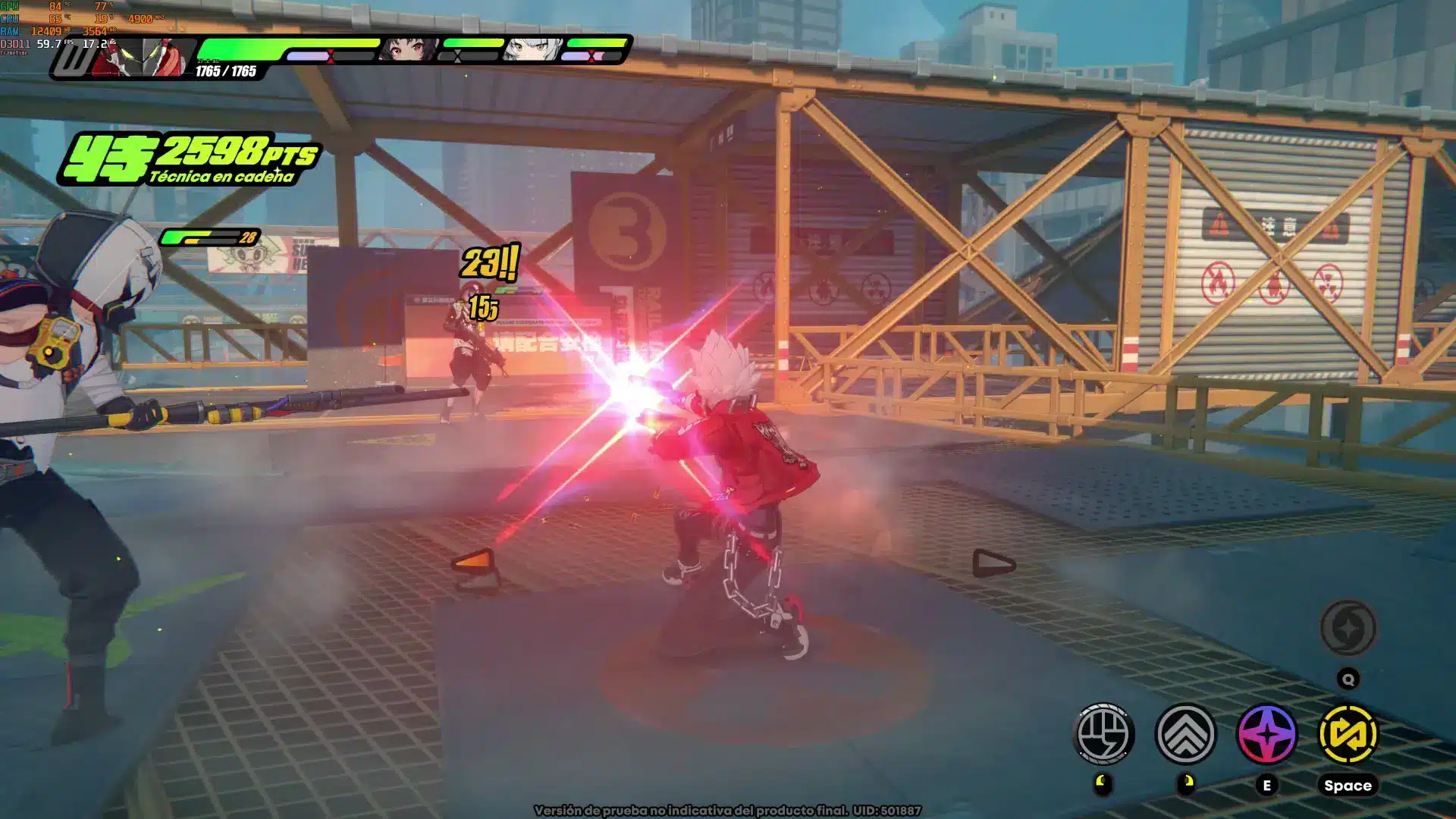Trigger the fist basic attack button
This screenshot has width=1456, height=819.
click(x=1104, y=734)
